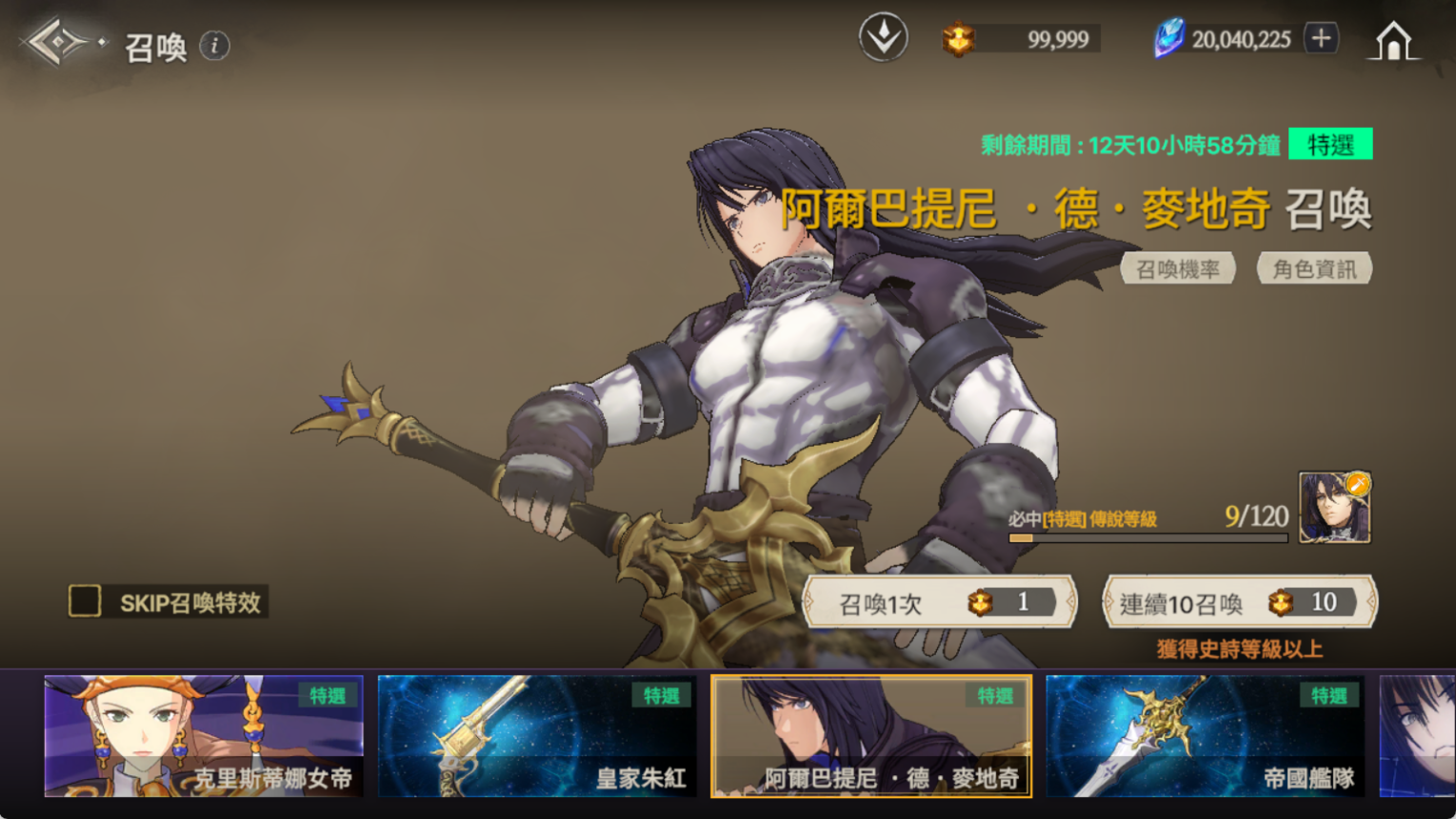Perform 連續10召喚 ten-pull summon
1456x819 pixels.
coord(1239,602)
